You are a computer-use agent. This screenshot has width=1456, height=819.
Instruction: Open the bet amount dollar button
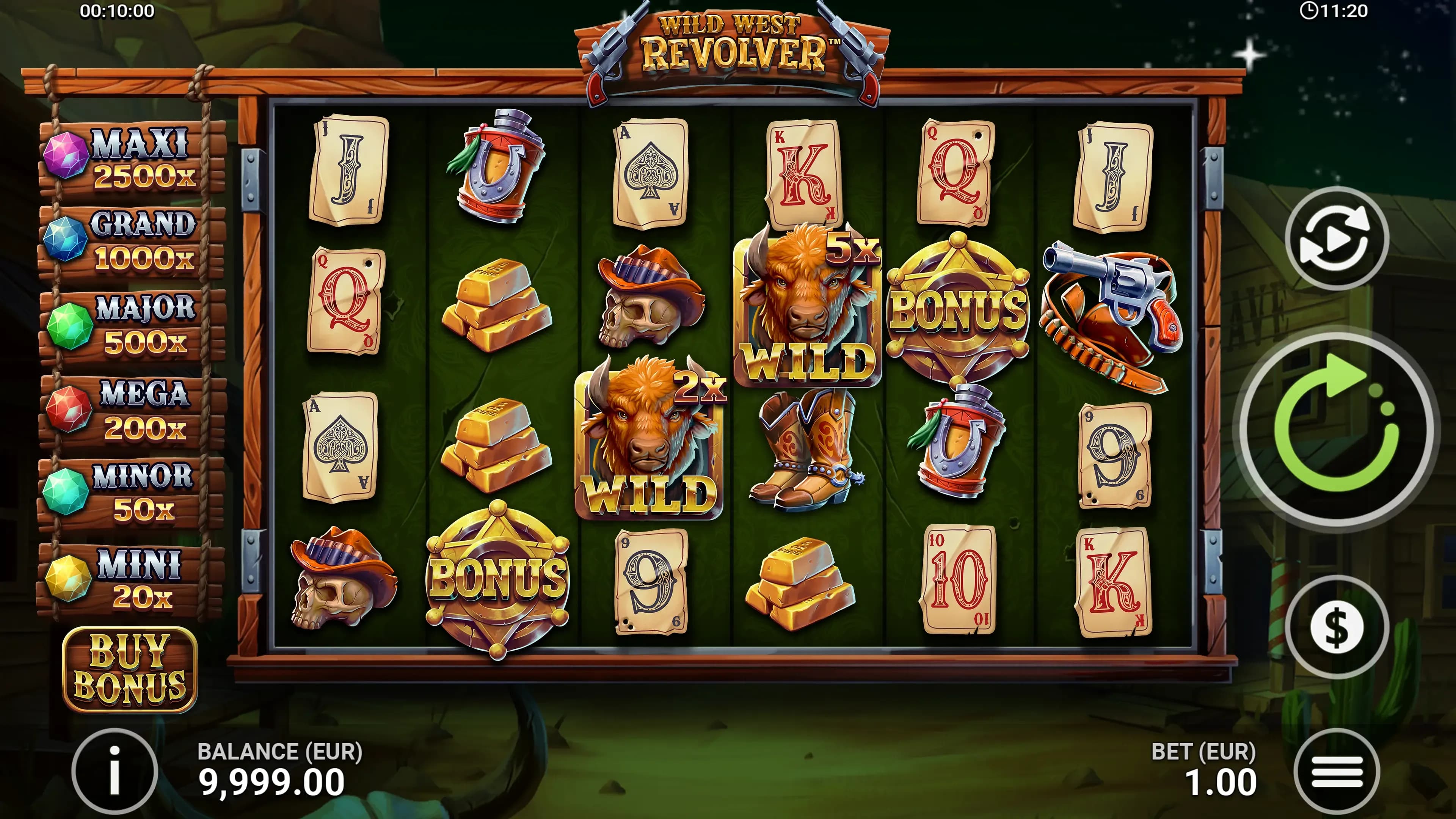[1336, 627]
